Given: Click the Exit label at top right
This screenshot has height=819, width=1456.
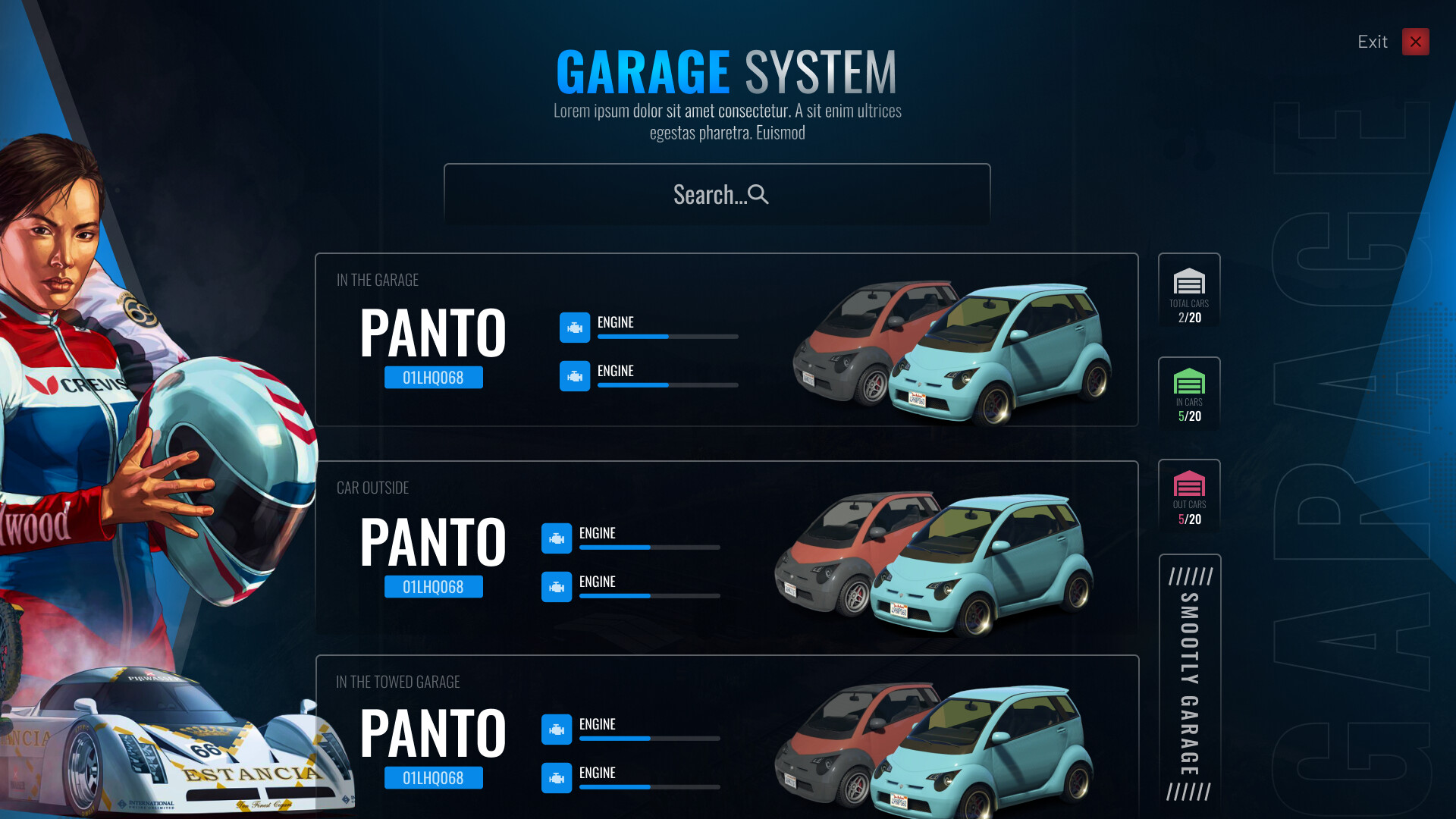Looking at the screenshot, I should point(1372,42).
